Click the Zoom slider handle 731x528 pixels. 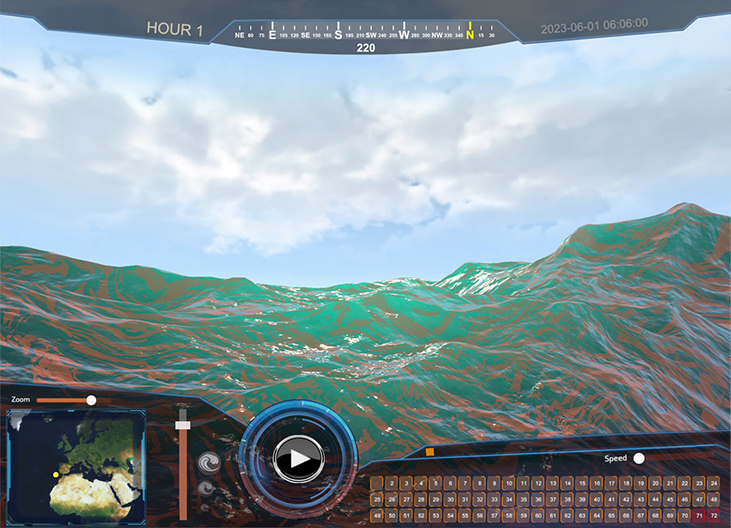point(91,400)
